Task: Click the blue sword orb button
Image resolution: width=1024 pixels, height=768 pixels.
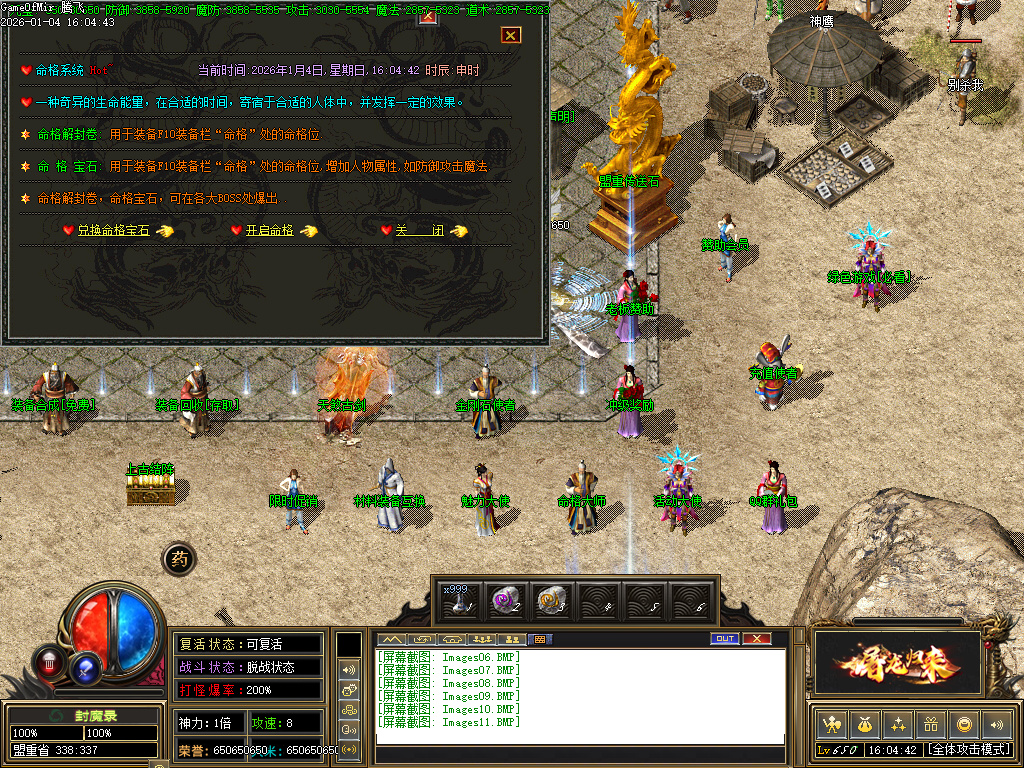Action: click(x=86, y=664)
